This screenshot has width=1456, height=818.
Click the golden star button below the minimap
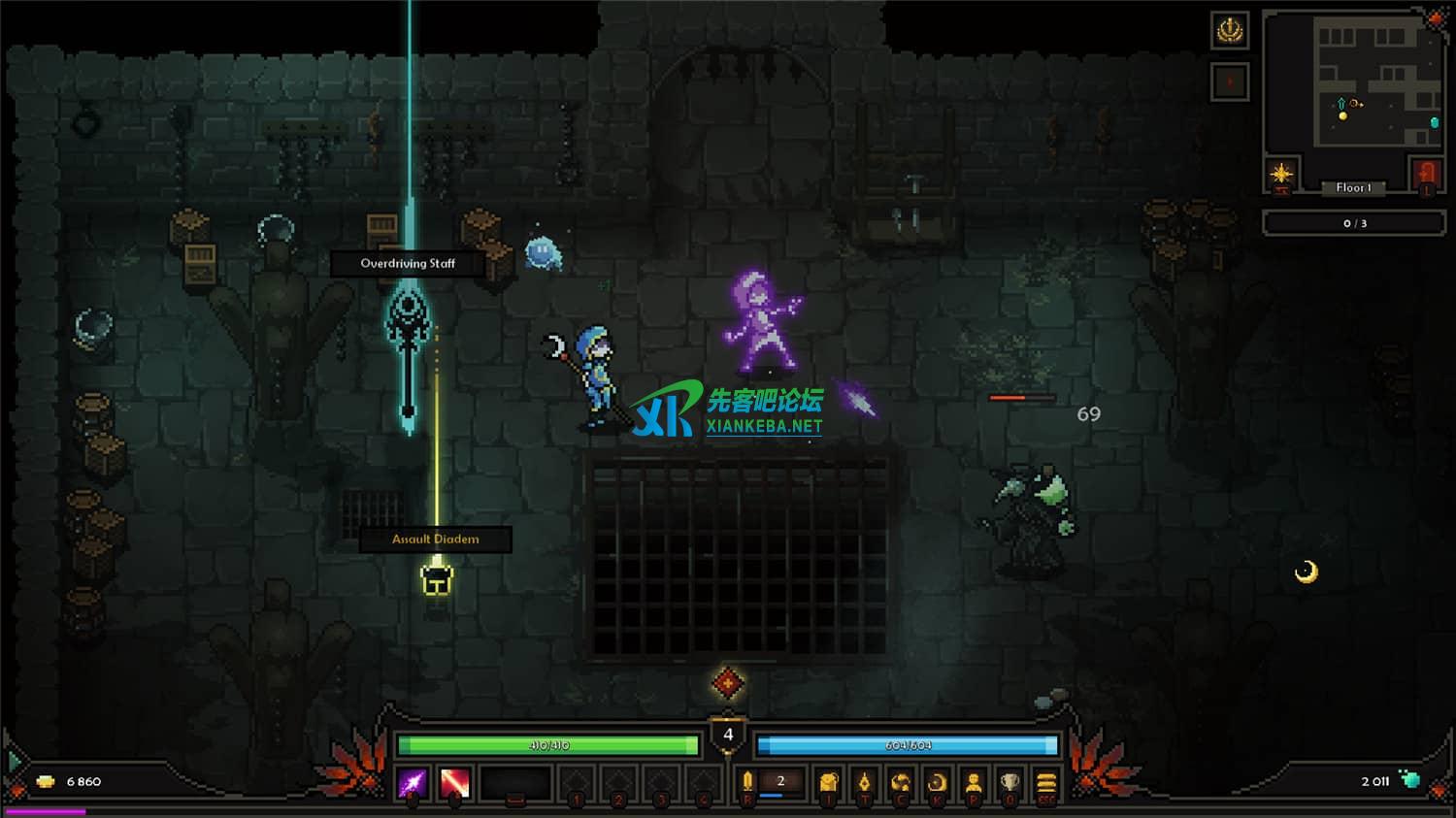[1281, 174]
